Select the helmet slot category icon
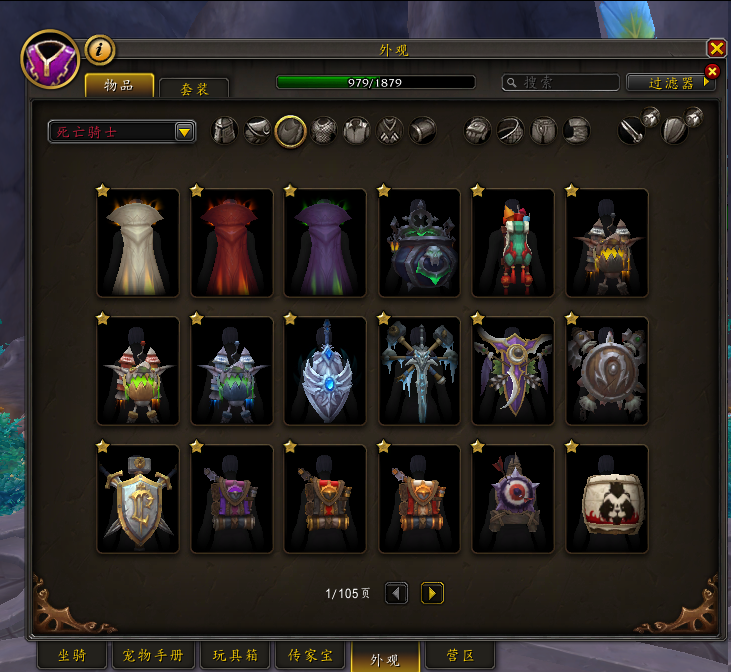The image size is (731, 672). [225, 131]
